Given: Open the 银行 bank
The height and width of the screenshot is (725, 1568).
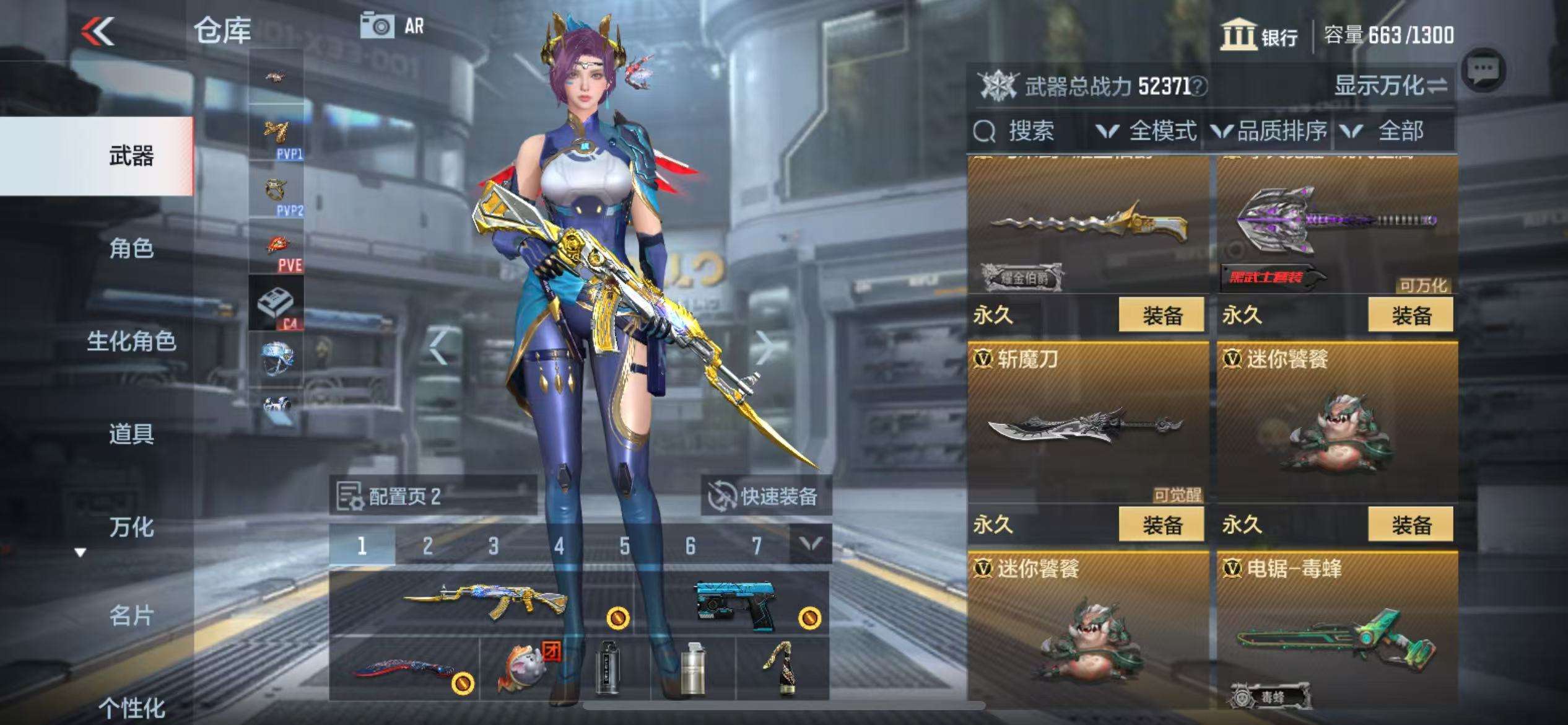Looking at the screenshot, I should pyautogui.click(x=1259, y=35).
